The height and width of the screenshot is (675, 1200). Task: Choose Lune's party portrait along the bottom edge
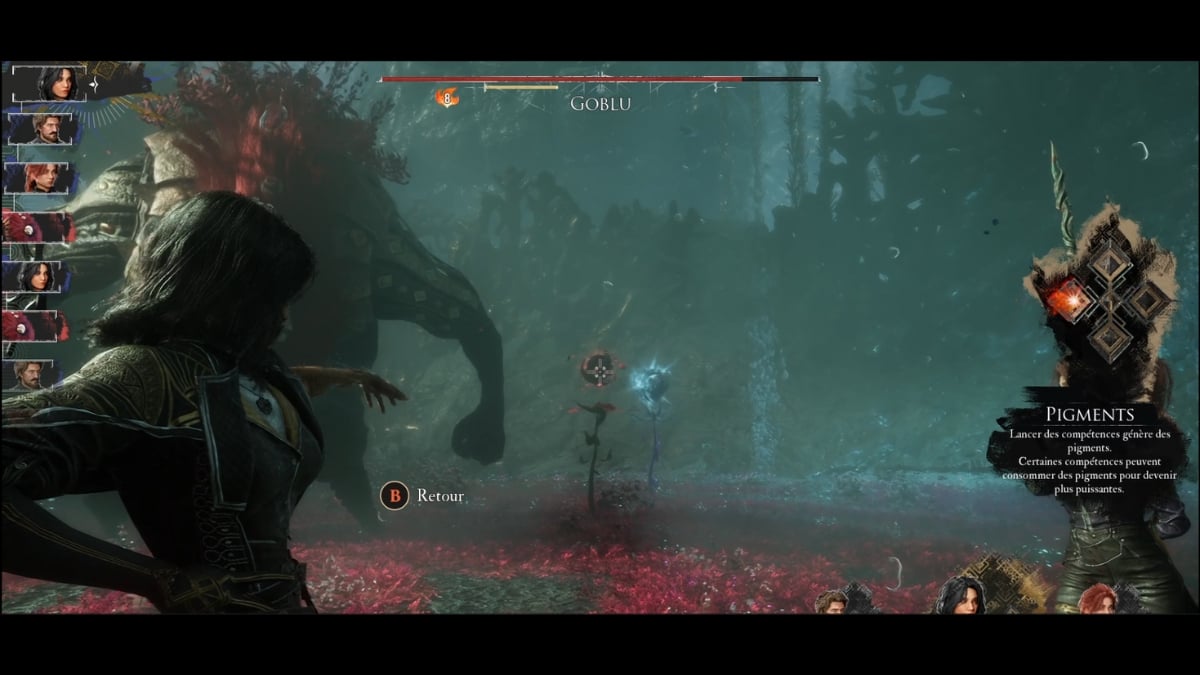point(963,596)
